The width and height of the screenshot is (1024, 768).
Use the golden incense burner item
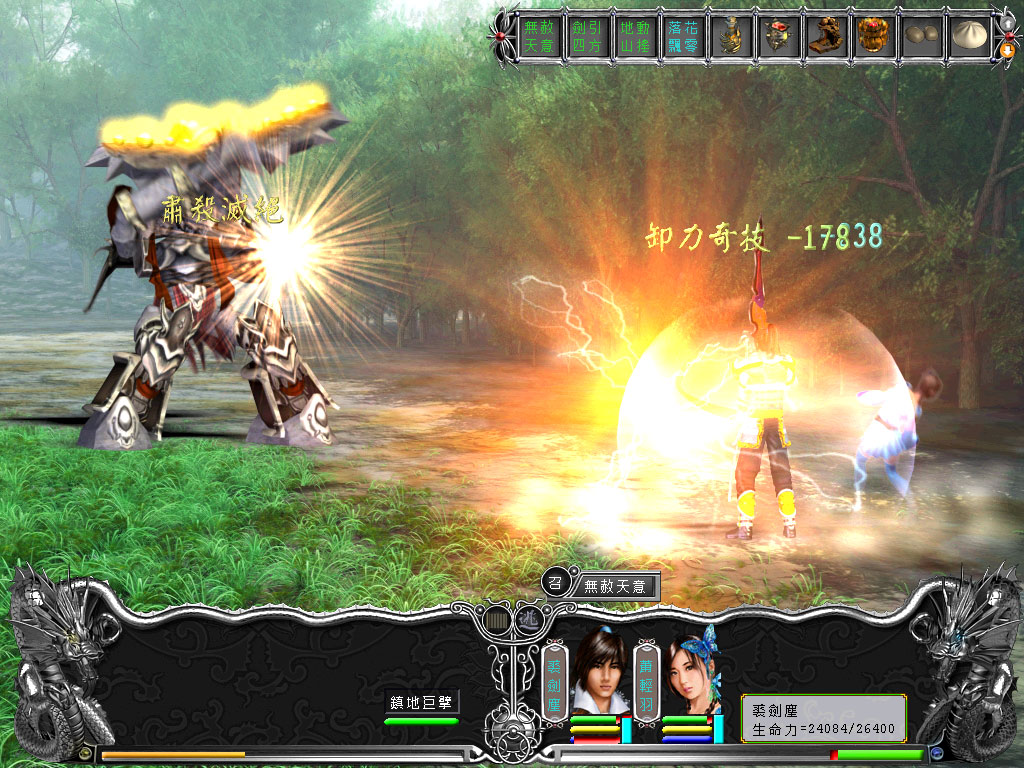tap(733, 37)
